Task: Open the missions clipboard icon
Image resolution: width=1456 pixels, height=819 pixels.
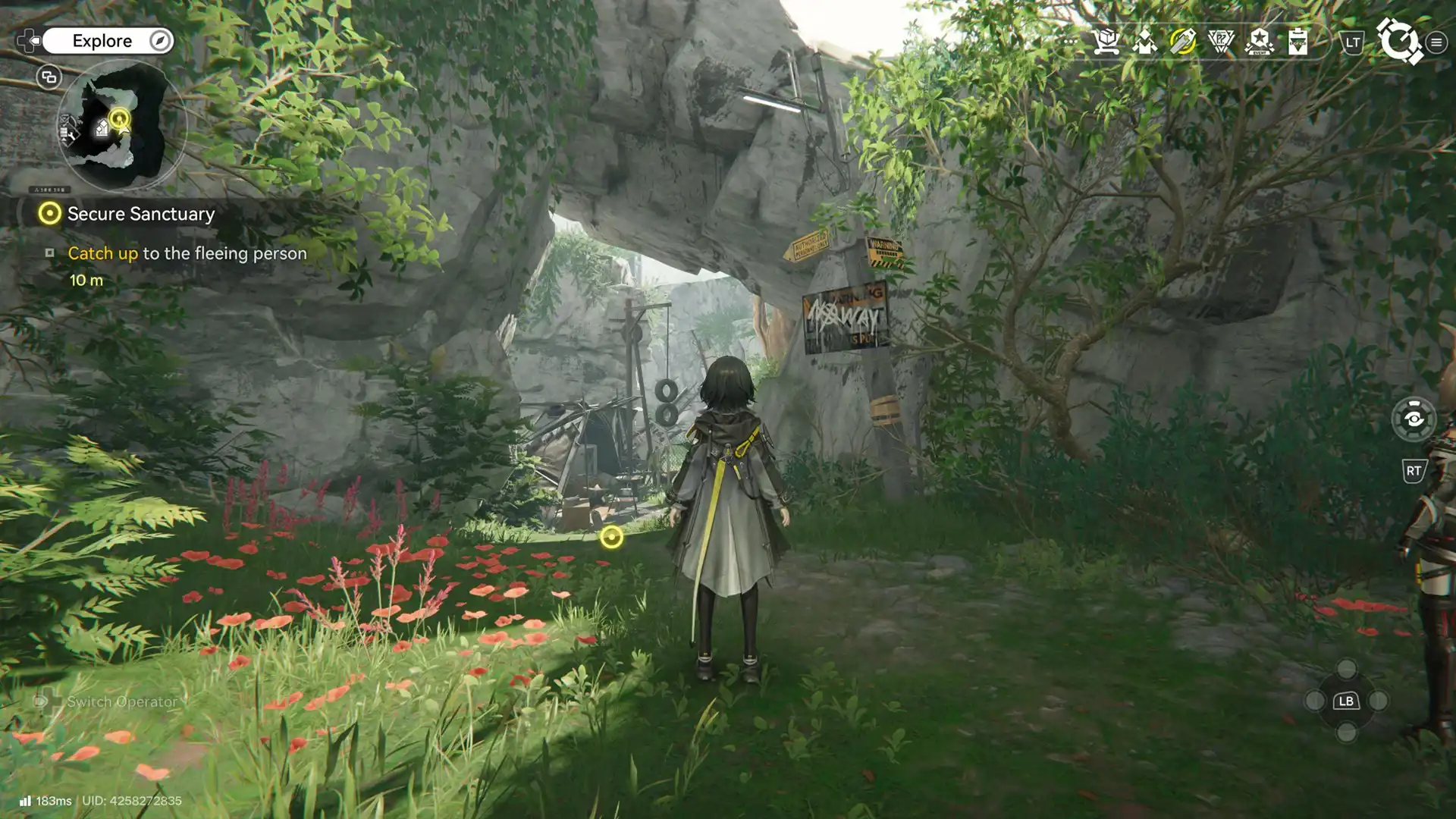Action: [x=1298, y=42]
